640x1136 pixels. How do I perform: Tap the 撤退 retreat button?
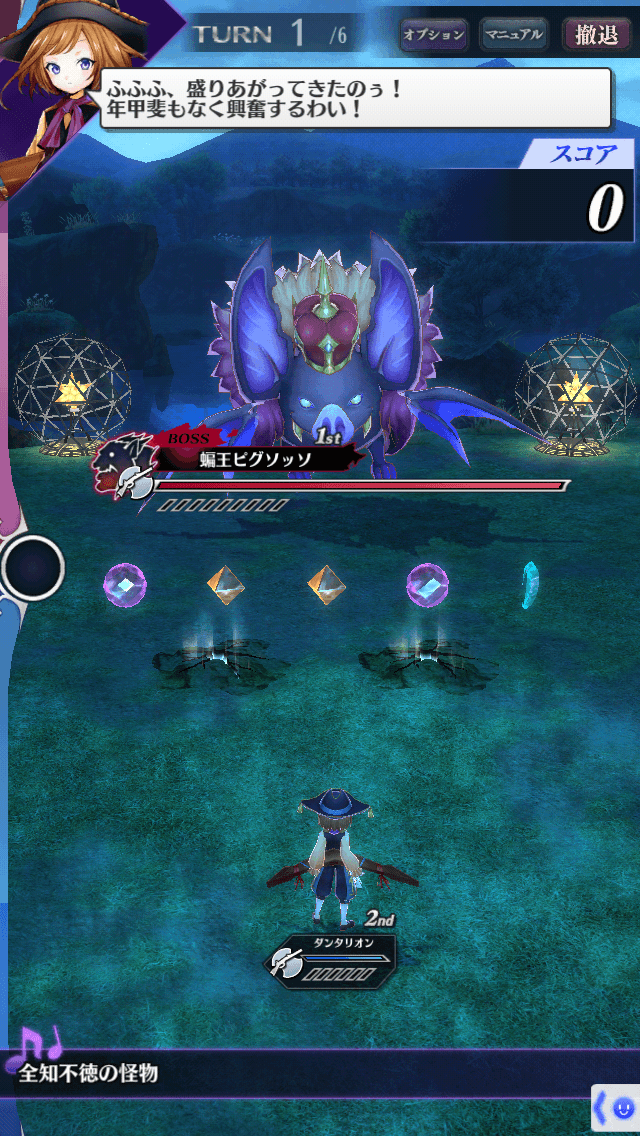596,35
